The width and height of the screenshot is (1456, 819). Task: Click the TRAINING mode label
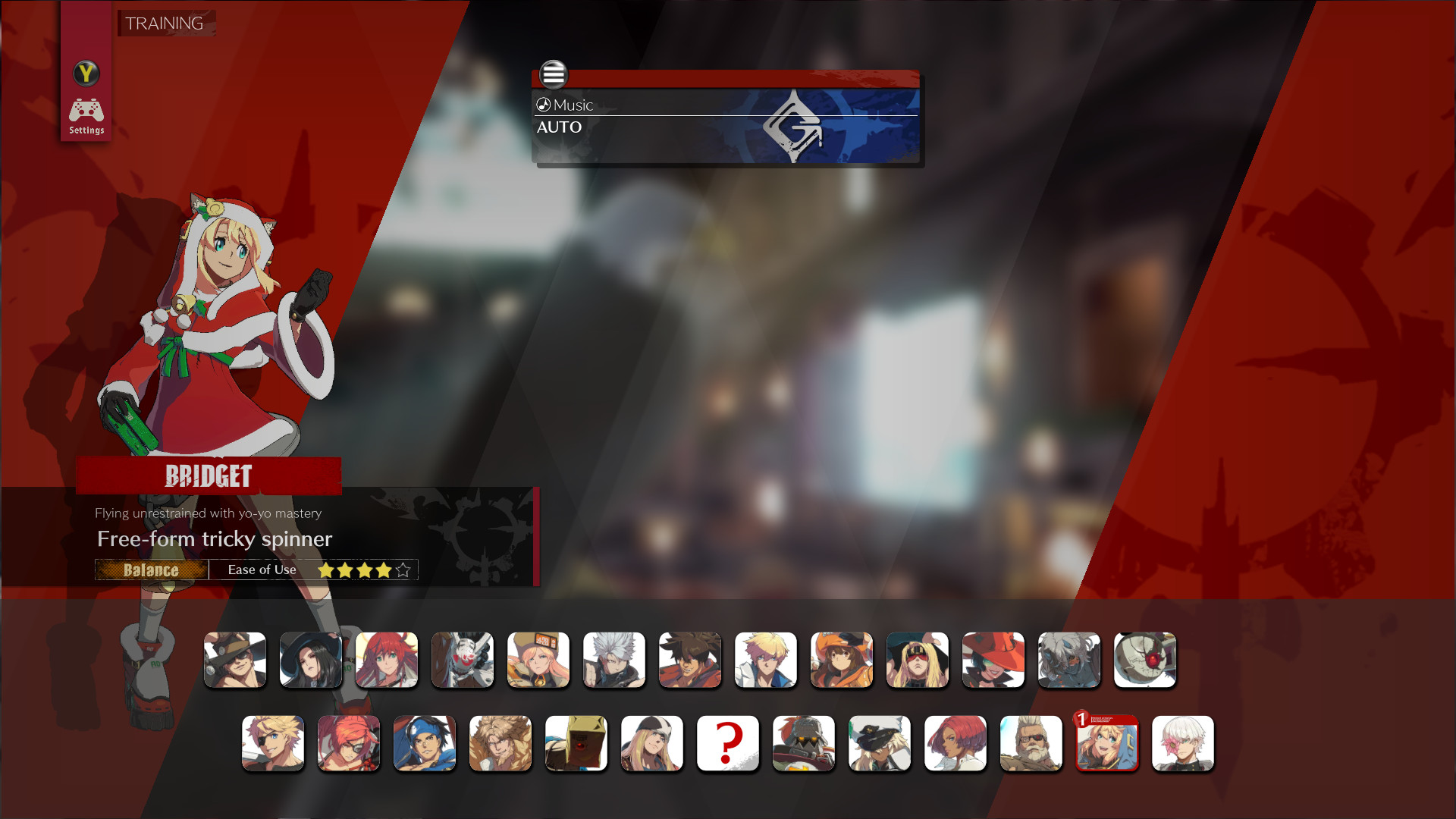pos(165,24)
